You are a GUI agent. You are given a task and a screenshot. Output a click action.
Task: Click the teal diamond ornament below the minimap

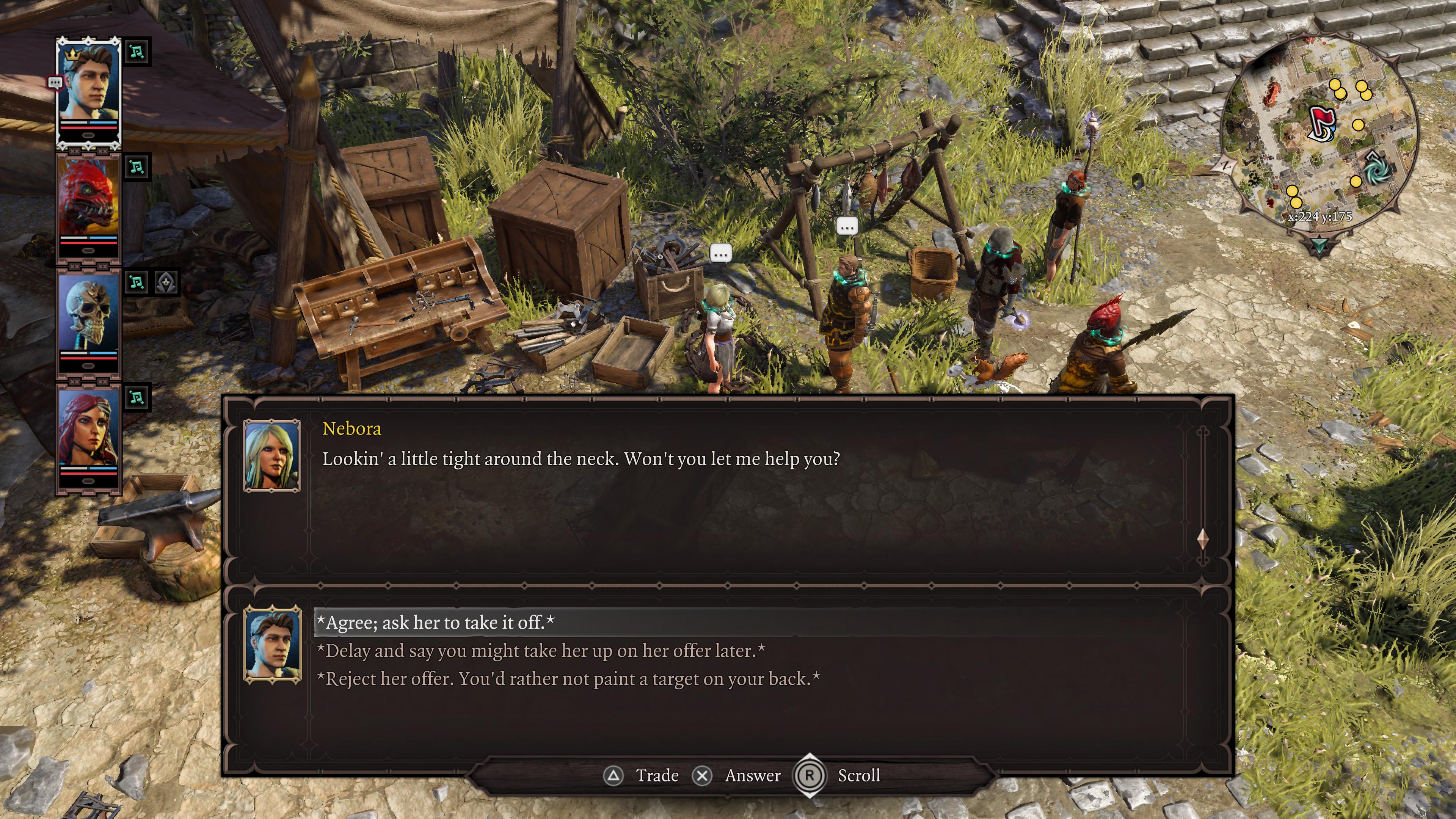click(x=1320, y=244)
